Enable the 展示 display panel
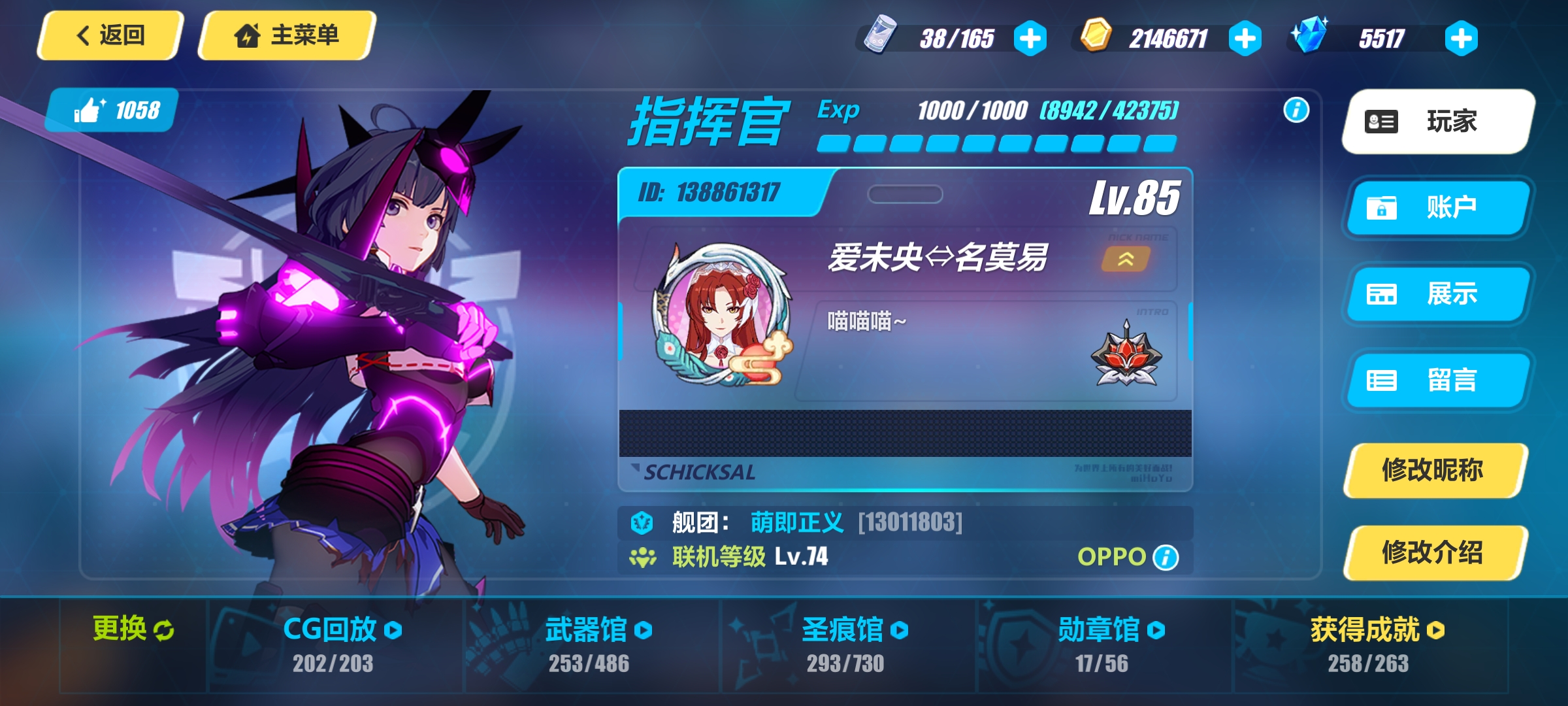This screenshot has width=1568, height=706. point(1437,294)
